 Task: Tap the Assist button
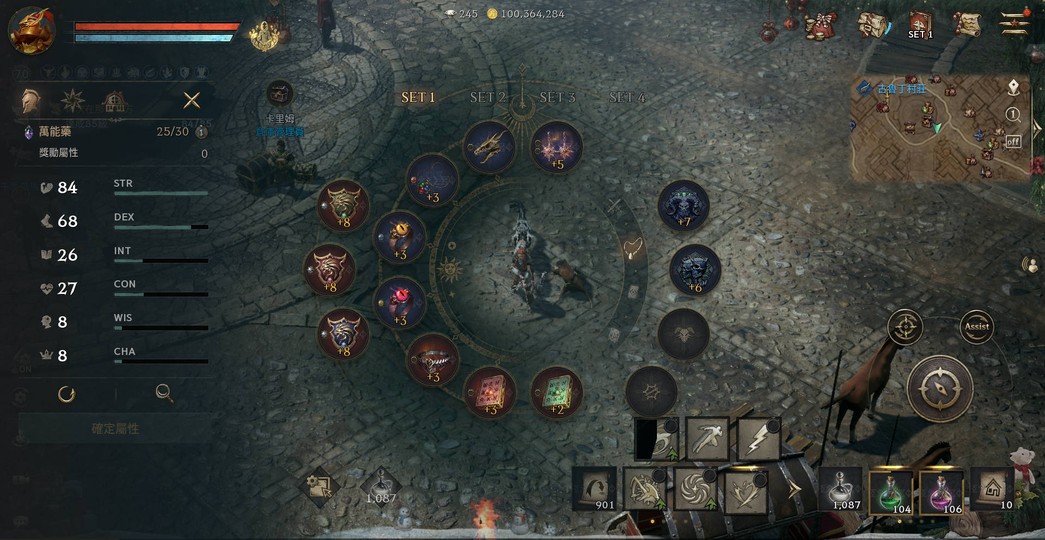(976, 327)
